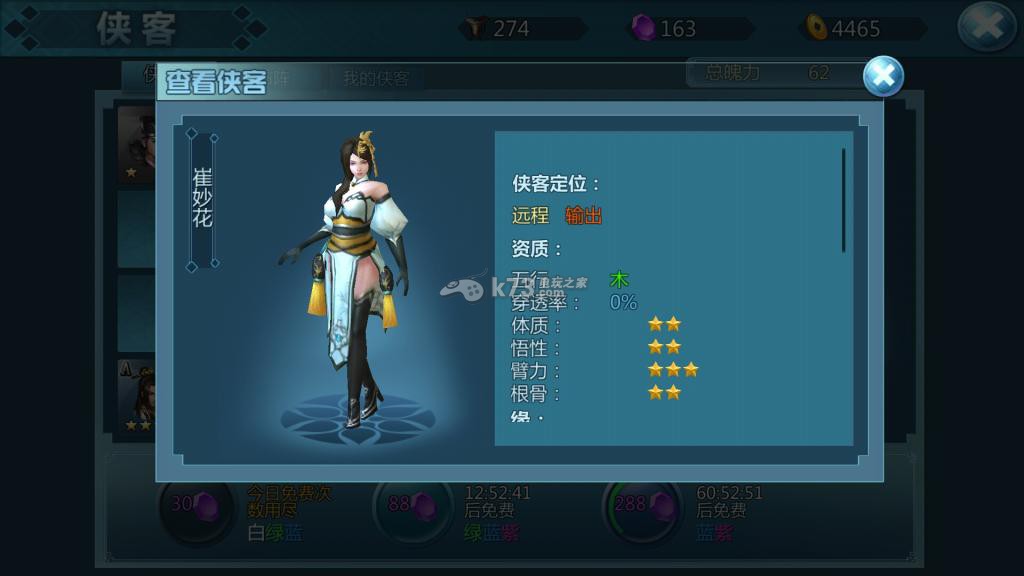Switch to the 我的侠客 tab

click(376, 79)
